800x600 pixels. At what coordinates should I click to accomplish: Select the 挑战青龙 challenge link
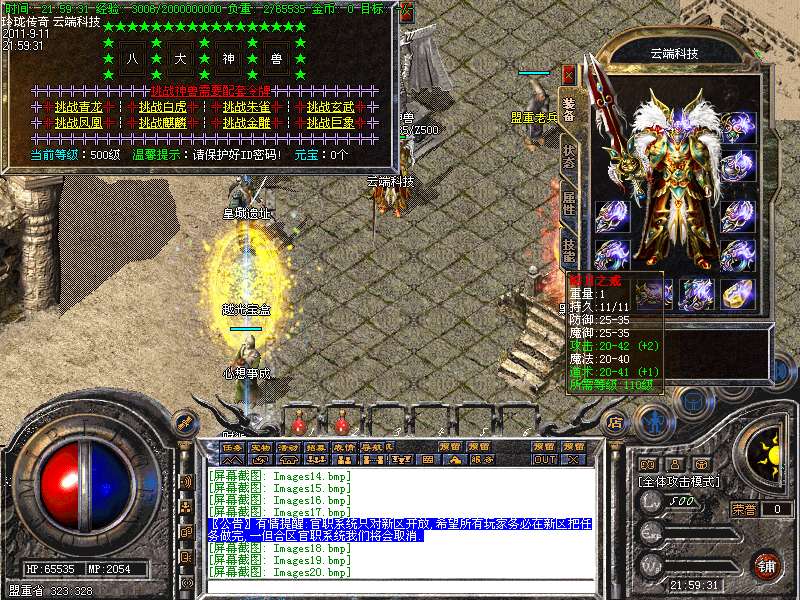tap(78, 107)
